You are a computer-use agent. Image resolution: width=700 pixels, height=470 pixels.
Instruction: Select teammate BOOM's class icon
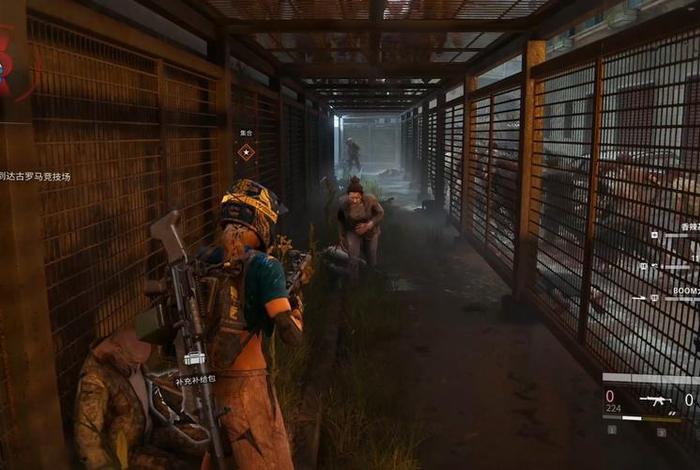click(654, 297)
